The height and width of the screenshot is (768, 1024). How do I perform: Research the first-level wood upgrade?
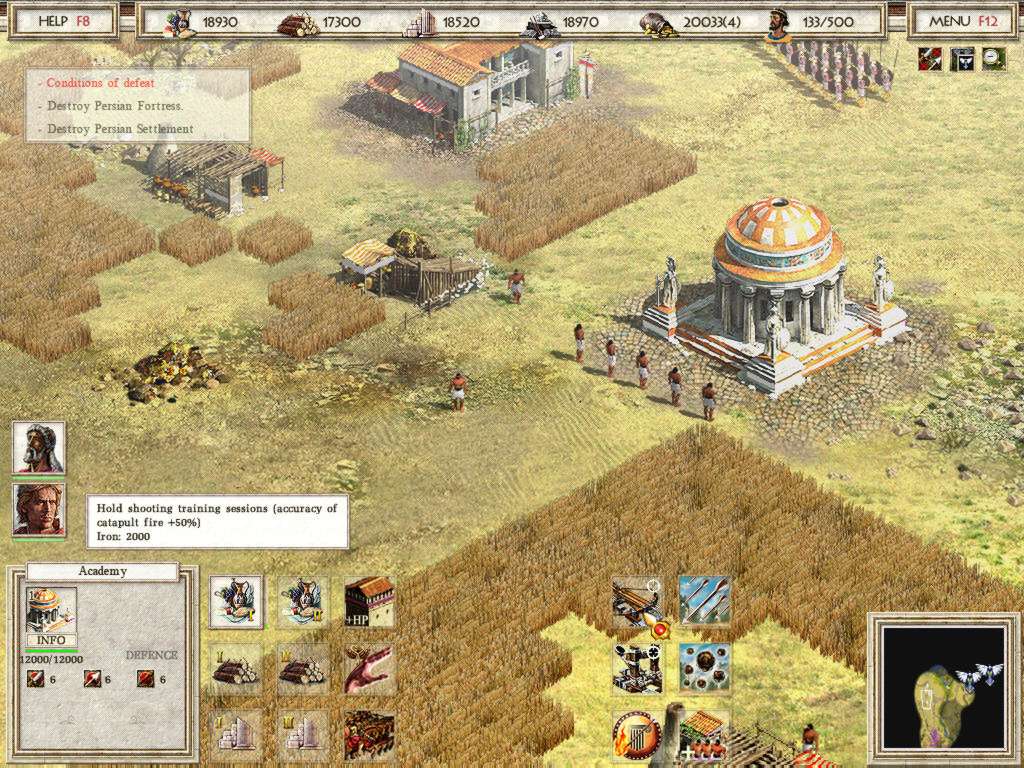236,668
